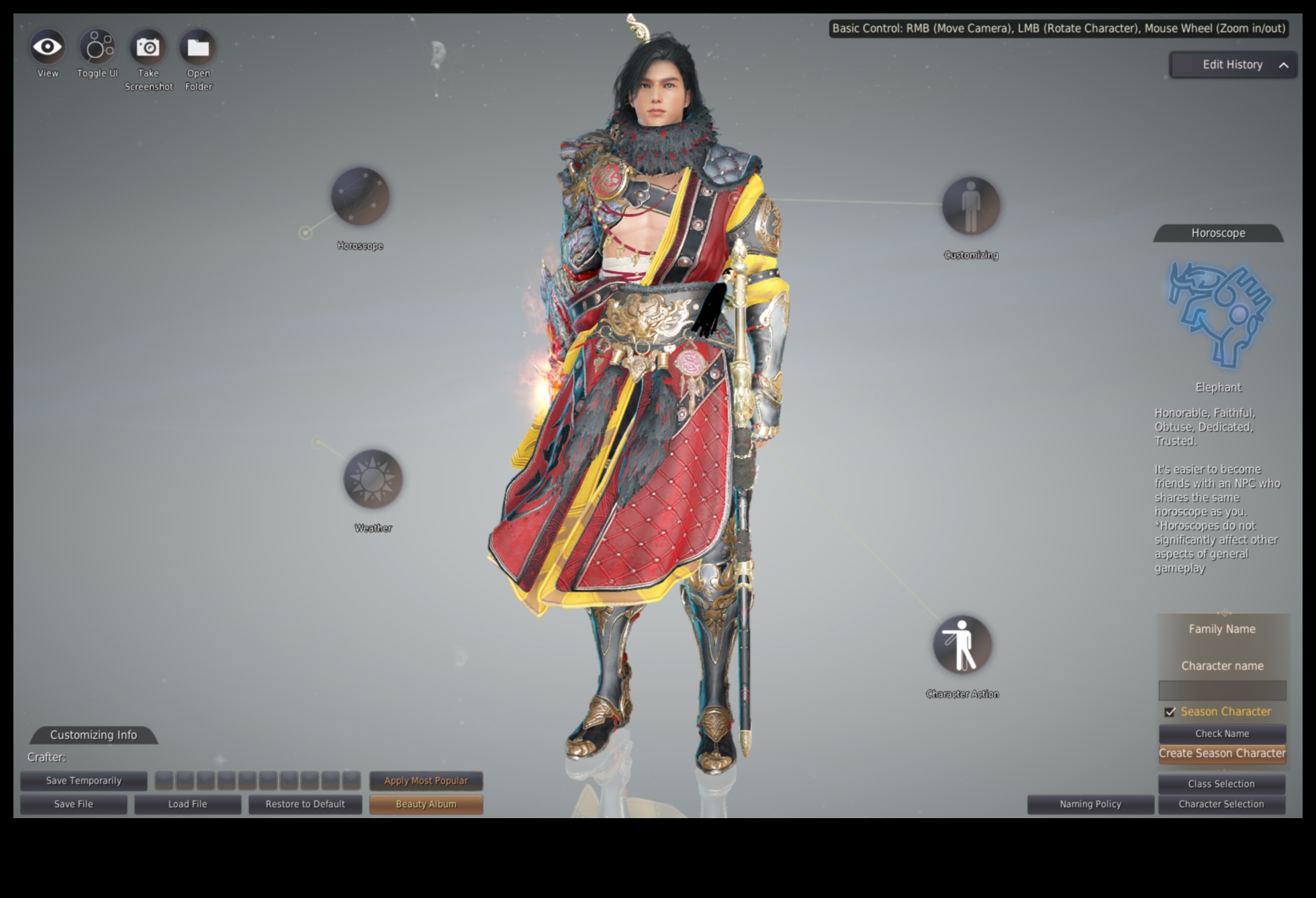Save the customization temporarily

(84, 781)
